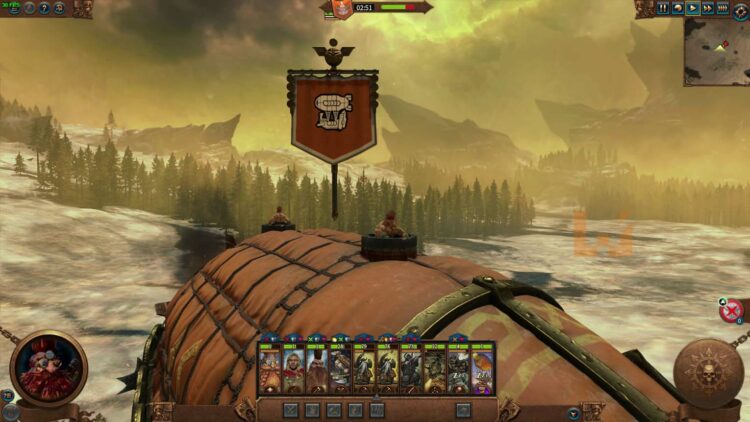This screenshot has height=422, width=750.
Task: Click the rightmost command button under unit cards
Action: [x=463, y=409]
